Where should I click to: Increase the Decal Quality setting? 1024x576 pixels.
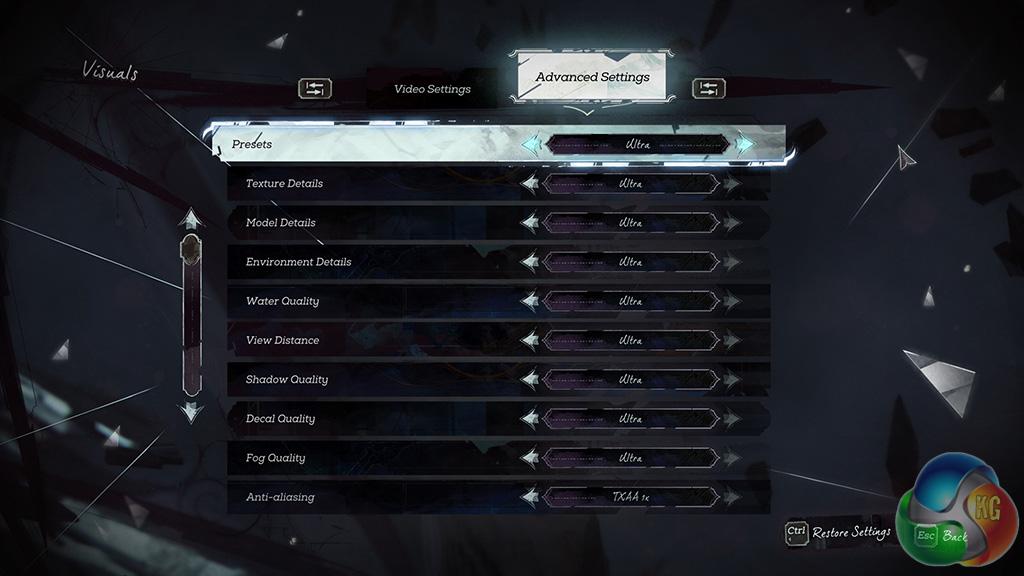tap(732, 418)
